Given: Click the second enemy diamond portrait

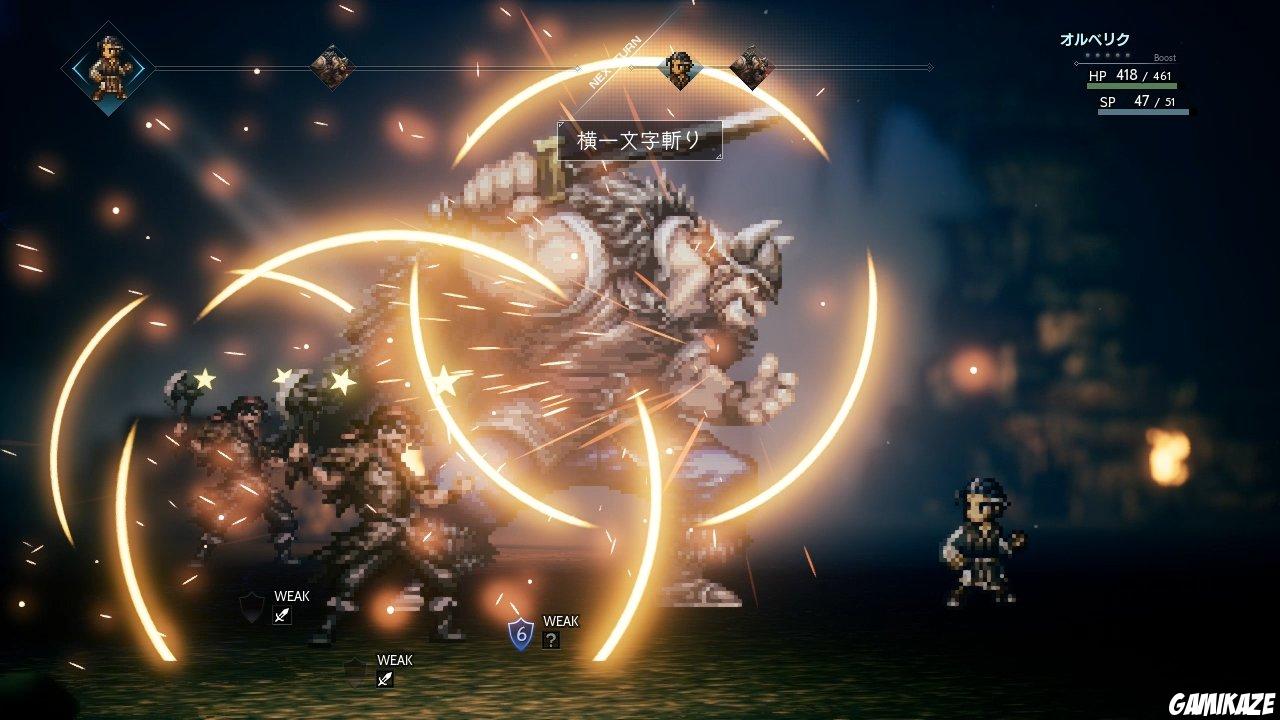Looking at the screenshot, I should (750, 65).
